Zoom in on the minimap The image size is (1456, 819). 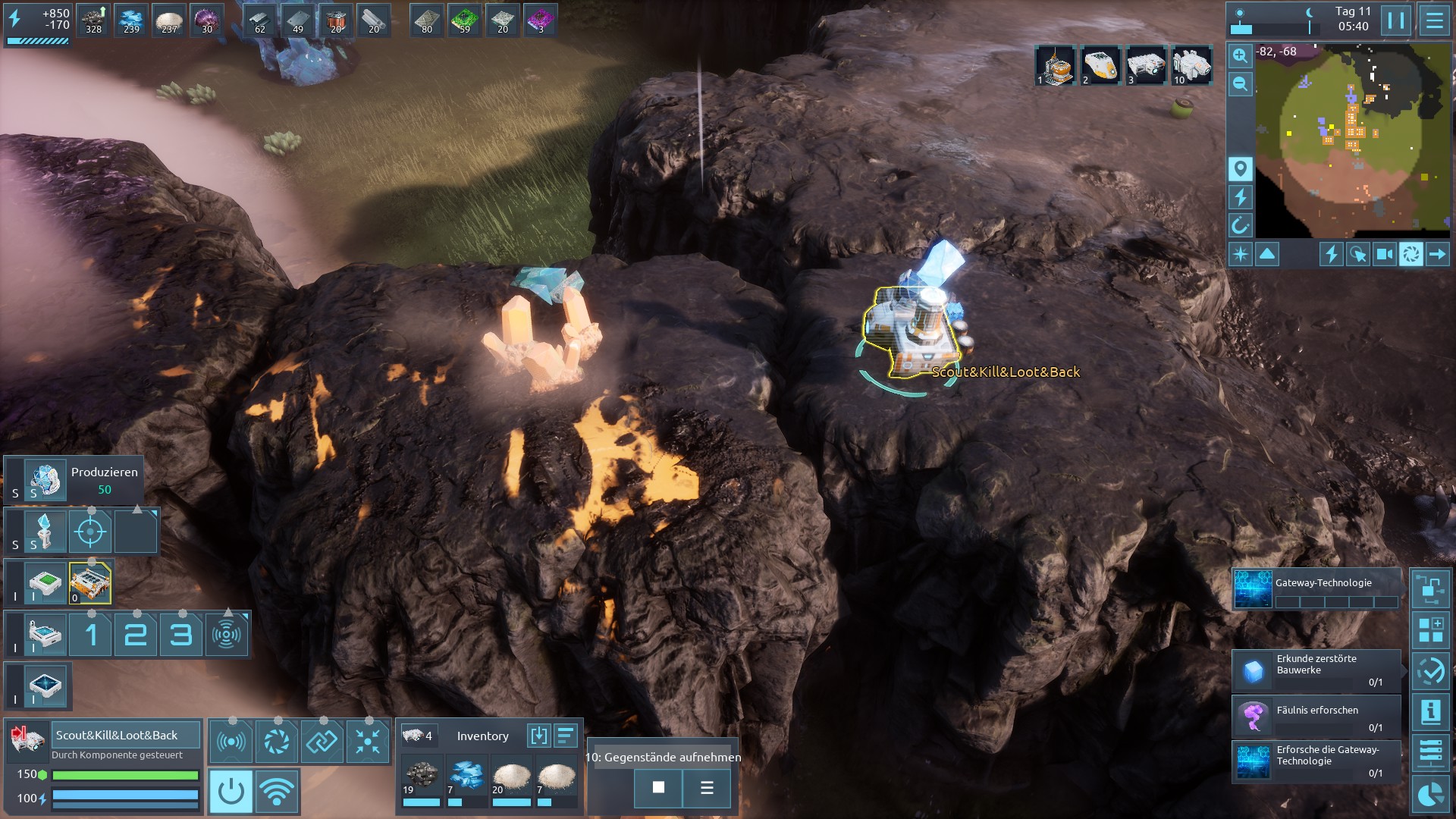[1240, 55]
